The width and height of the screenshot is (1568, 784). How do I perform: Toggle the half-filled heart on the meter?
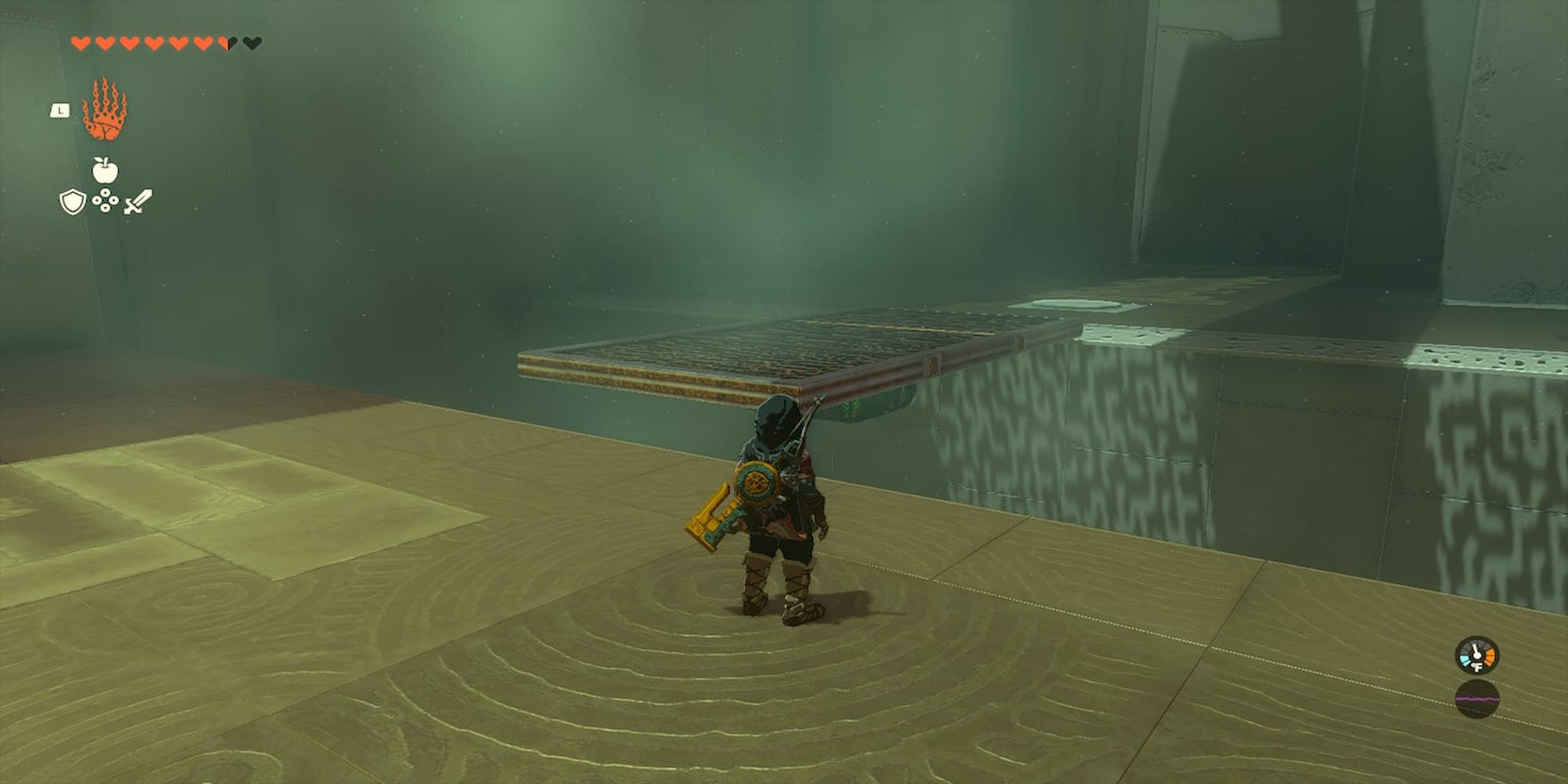pos(225,43)
